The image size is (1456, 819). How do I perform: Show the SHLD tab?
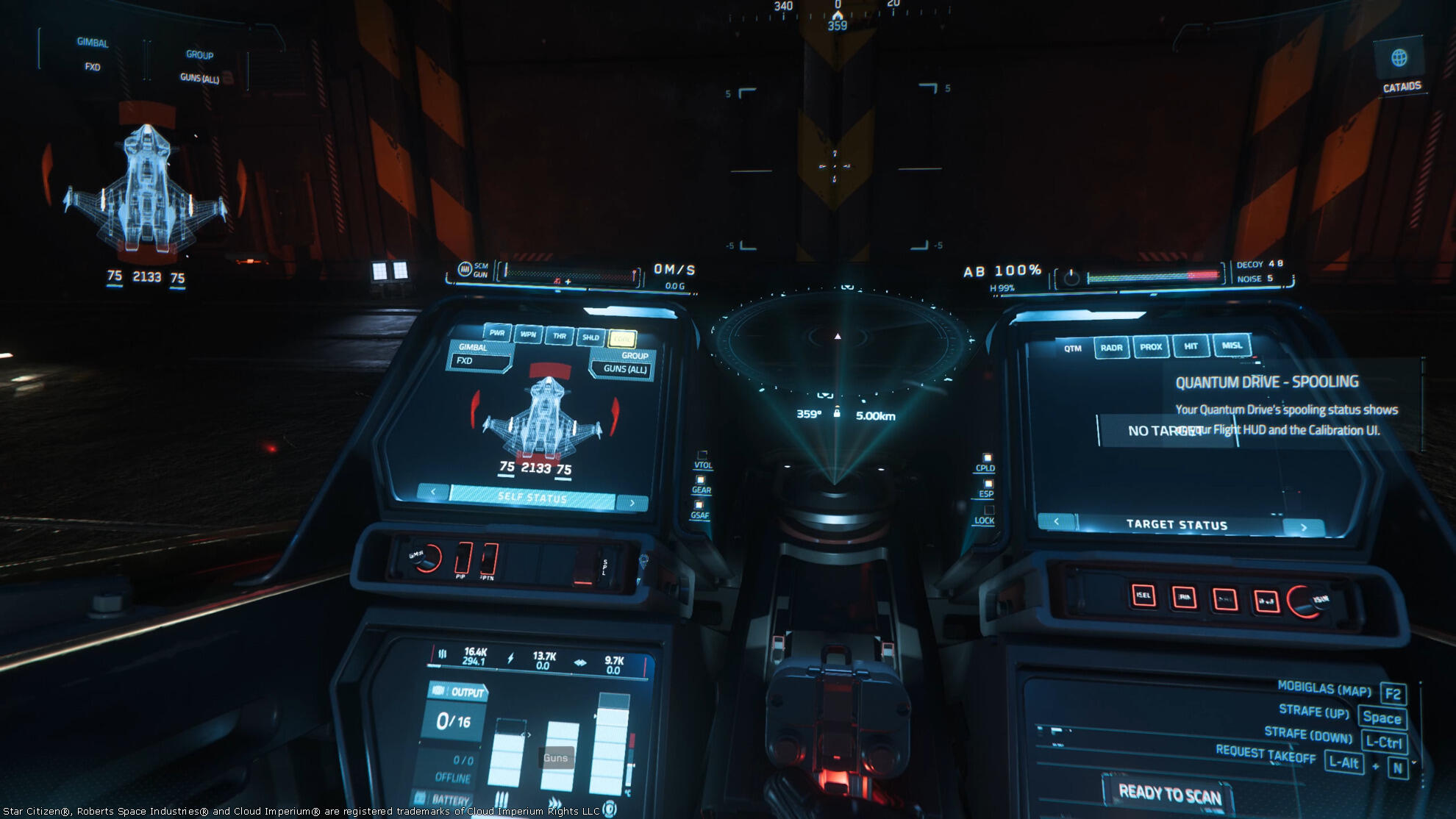[x=590, y=337]
